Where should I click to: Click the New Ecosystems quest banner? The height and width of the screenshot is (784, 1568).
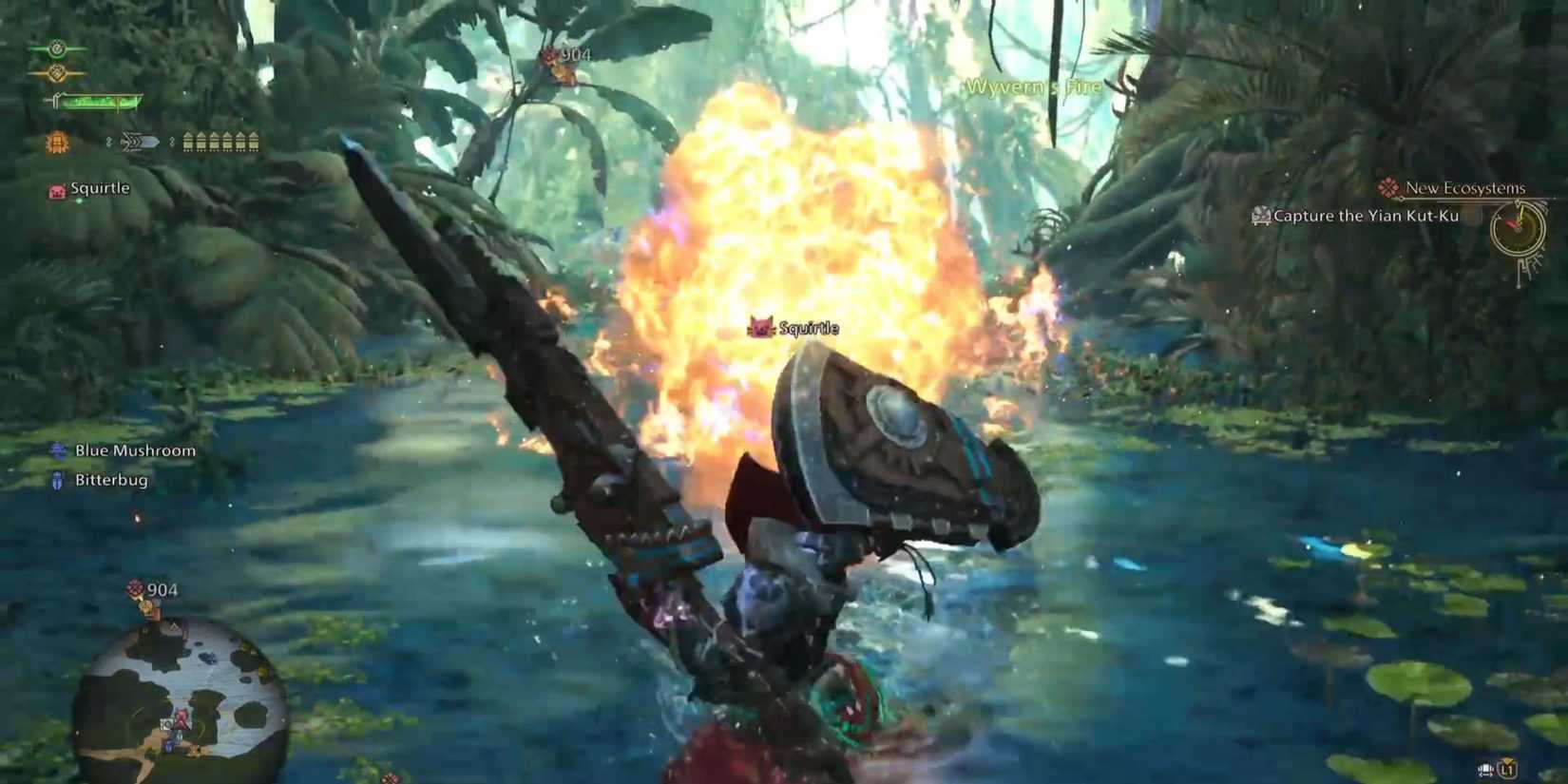pos(1467,187)
